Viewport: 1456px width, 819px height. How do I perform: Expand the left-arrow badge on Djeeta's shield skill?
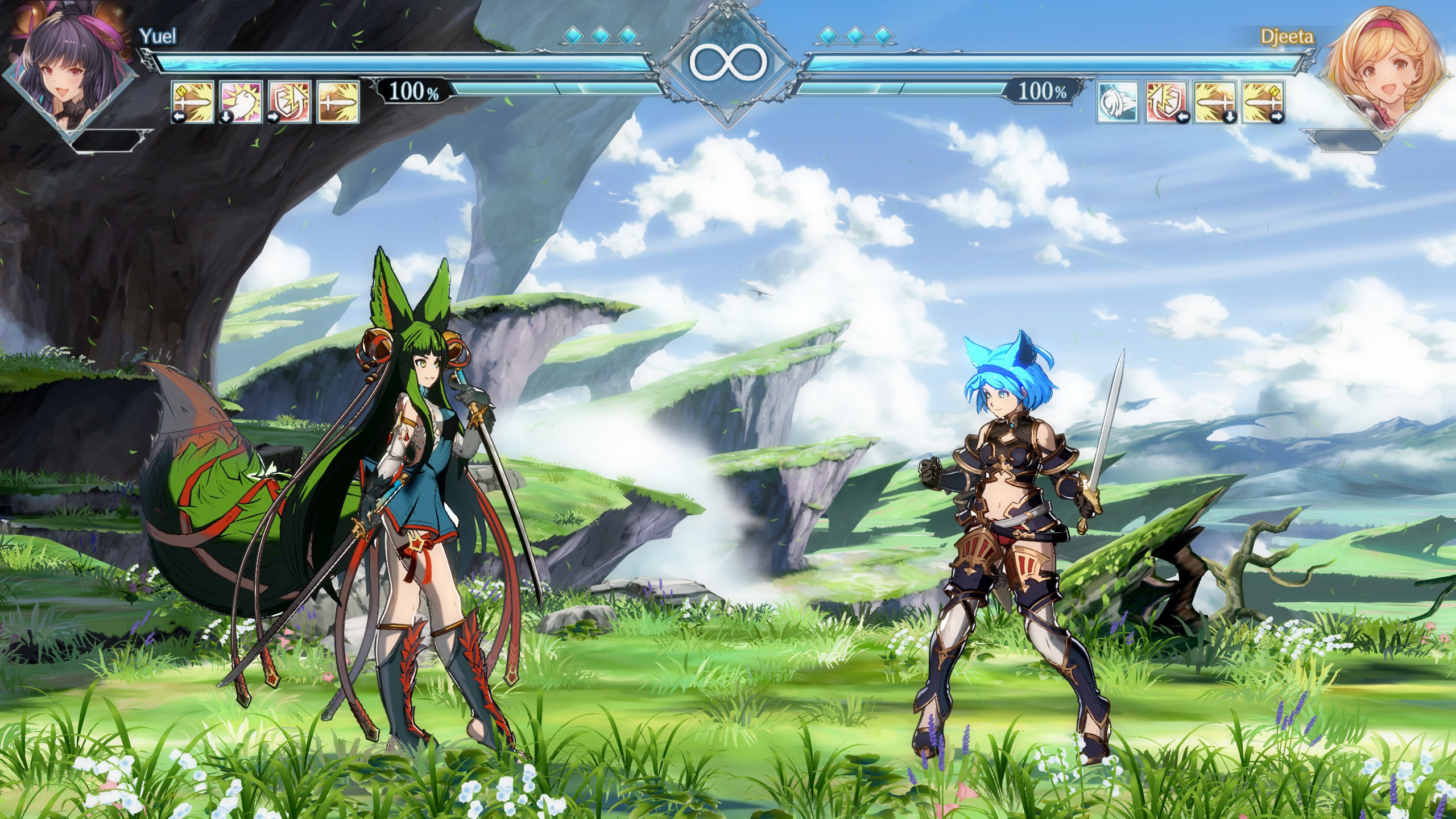pos(1183,118)
